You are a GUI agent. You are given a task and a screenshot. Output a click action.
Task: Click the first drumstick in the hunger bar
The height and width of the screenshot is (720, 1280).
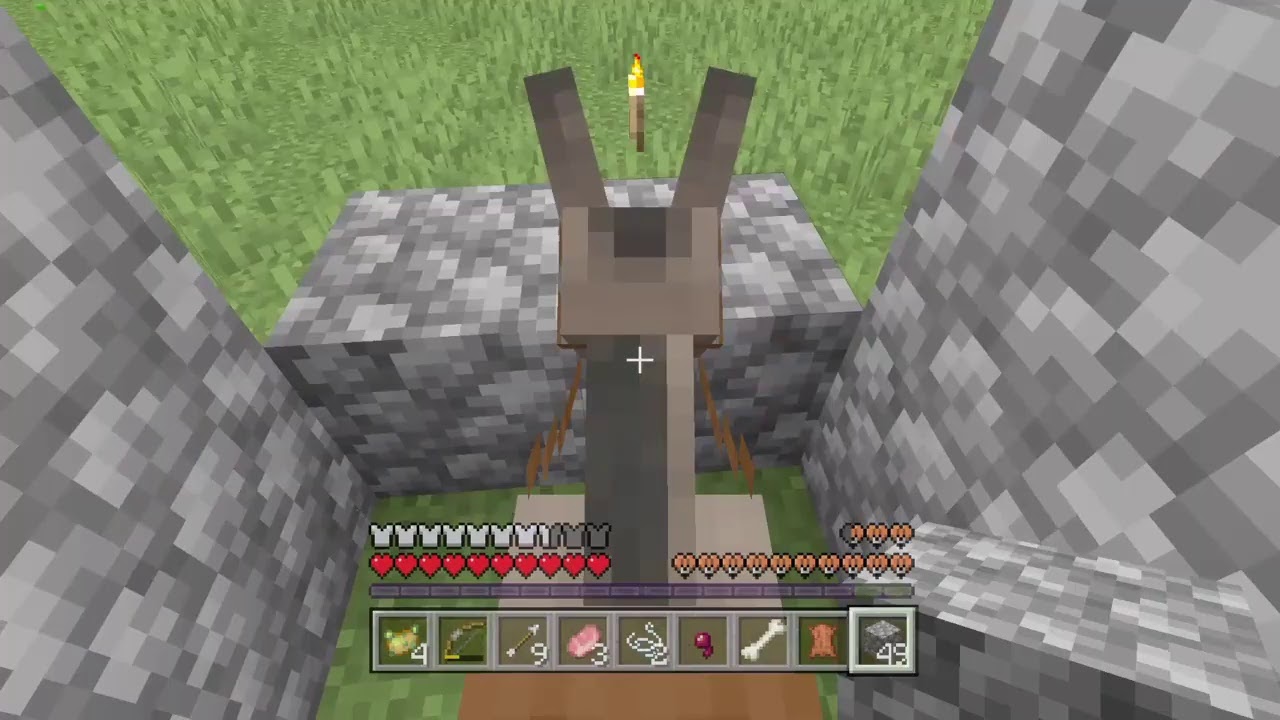pyautogui.click(x=683, y=563)
